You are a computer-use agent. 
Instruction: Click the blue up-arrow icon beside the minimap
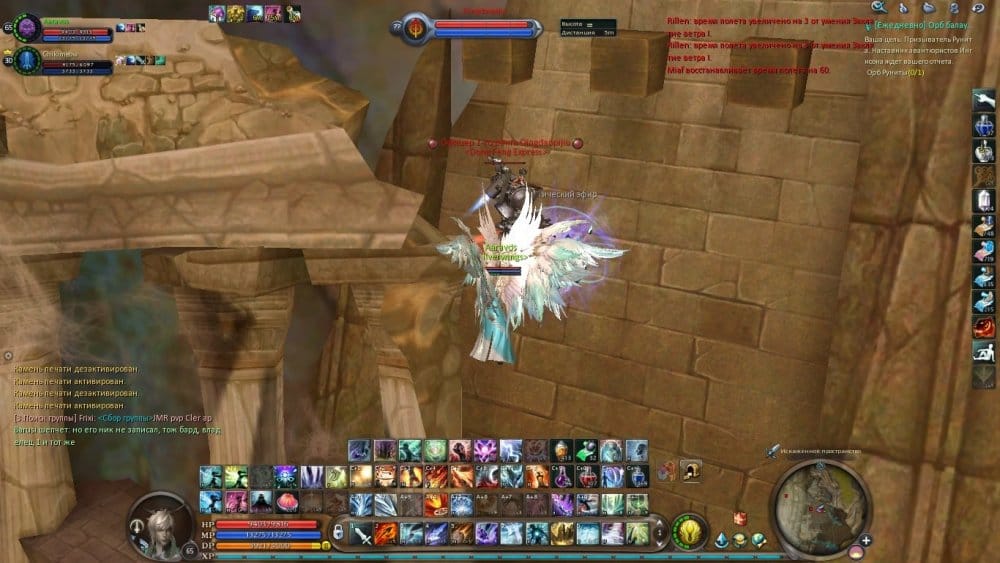pos(723,540)
